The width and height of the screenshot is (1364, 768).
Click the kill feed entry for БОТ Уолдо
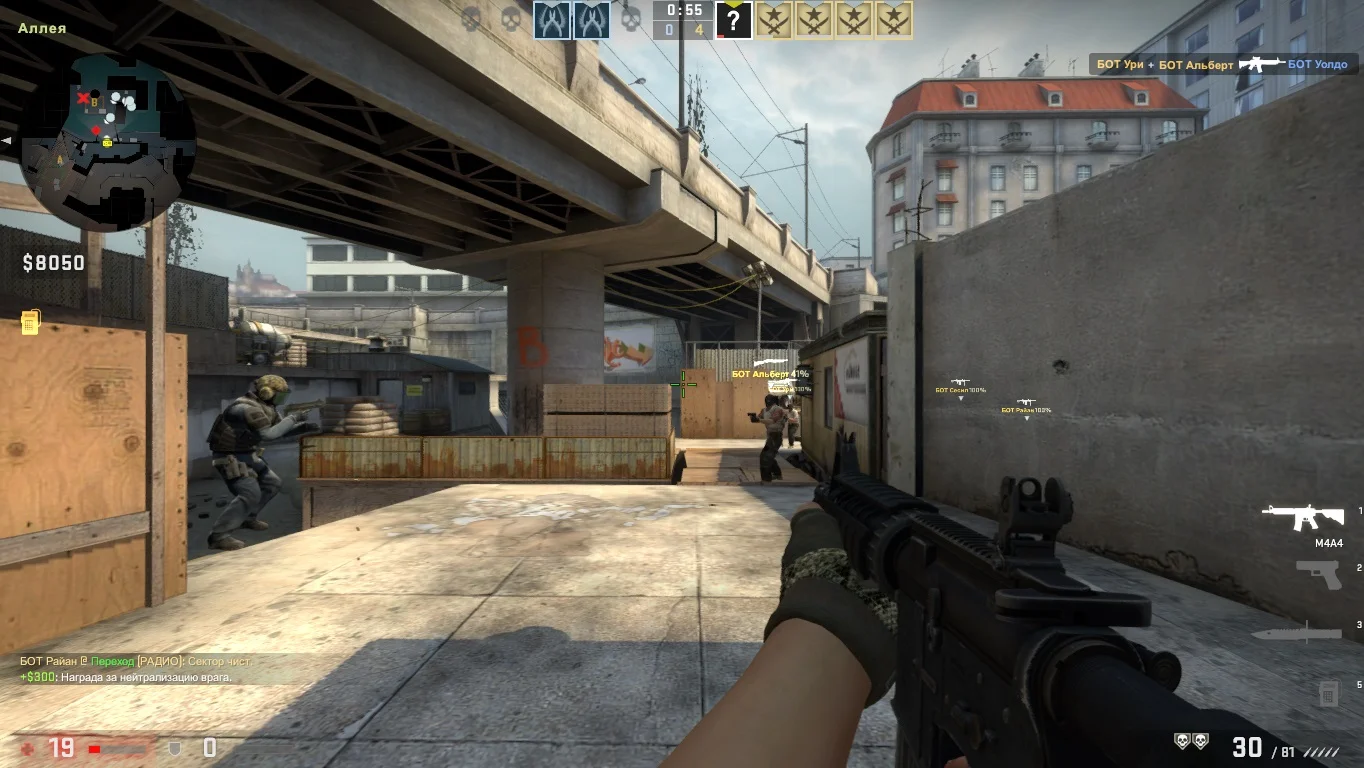coord(1220,64)
